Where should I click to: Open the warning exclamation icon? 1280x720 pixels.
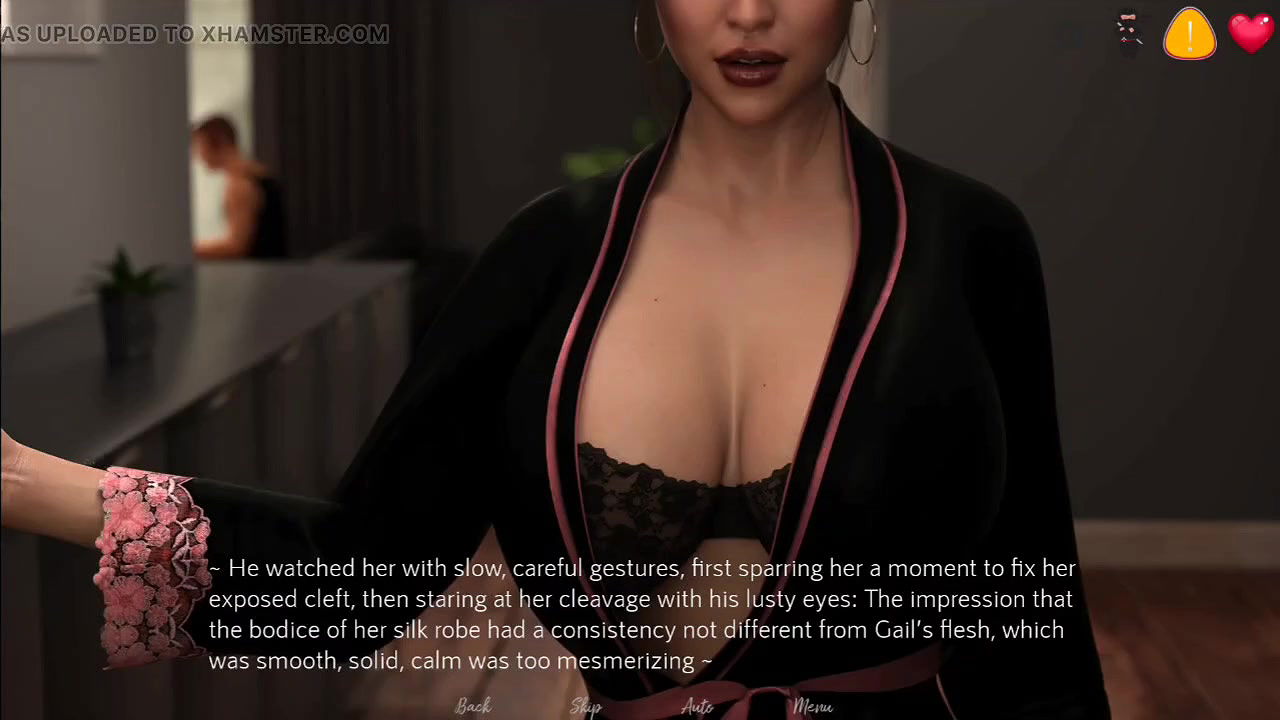point(1189,33)
